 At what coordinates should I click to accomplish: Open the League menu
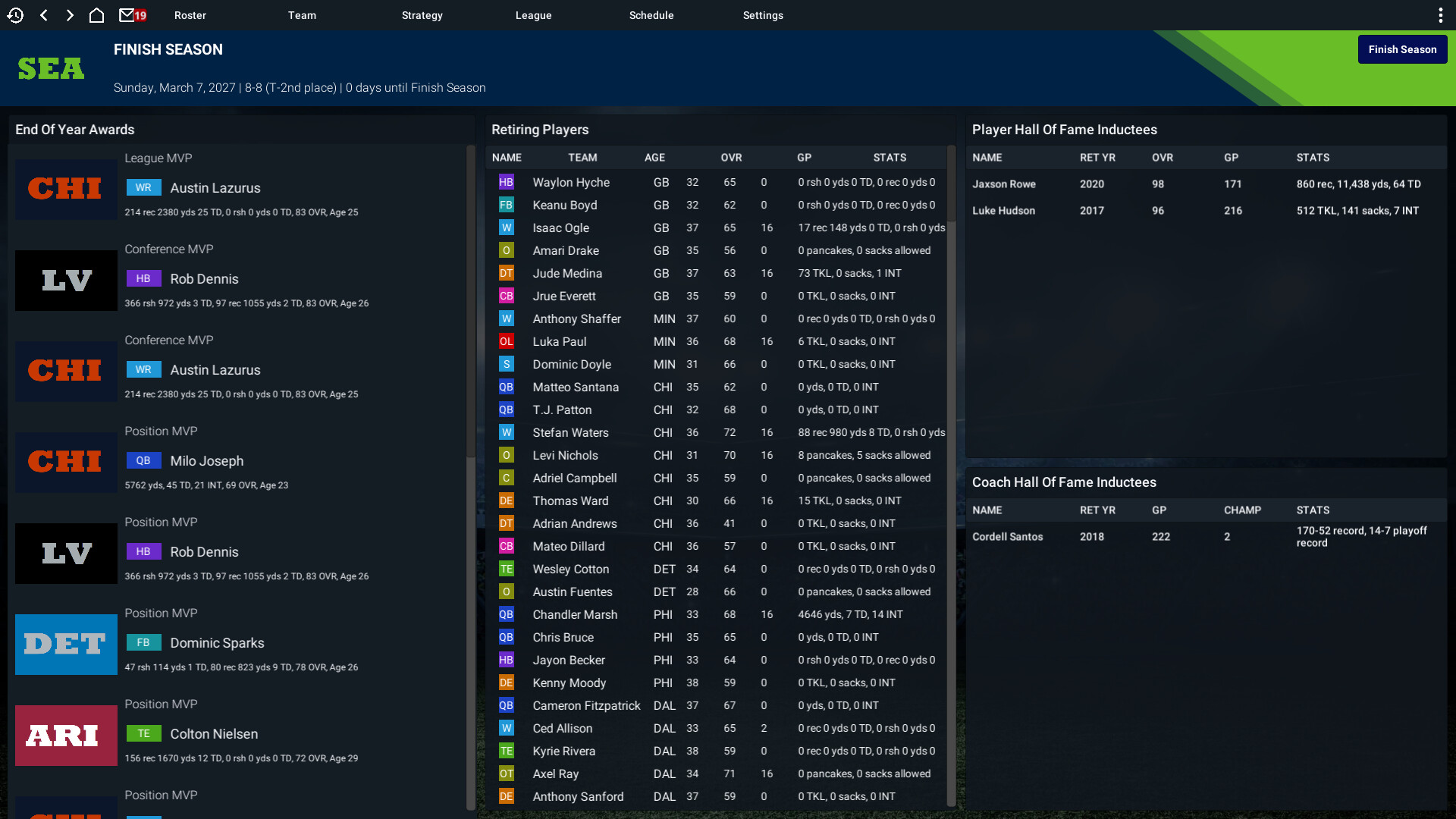coord(533,15)
